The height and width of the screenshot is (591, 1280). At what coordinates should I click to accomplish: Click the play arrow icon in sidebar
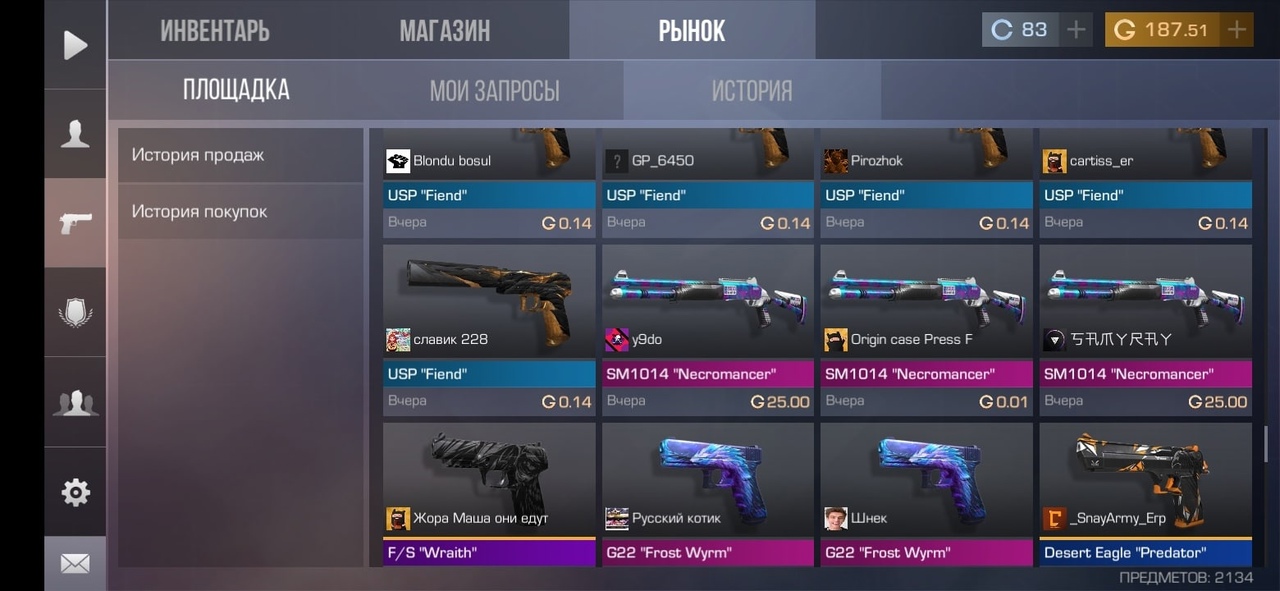point(75,45)
